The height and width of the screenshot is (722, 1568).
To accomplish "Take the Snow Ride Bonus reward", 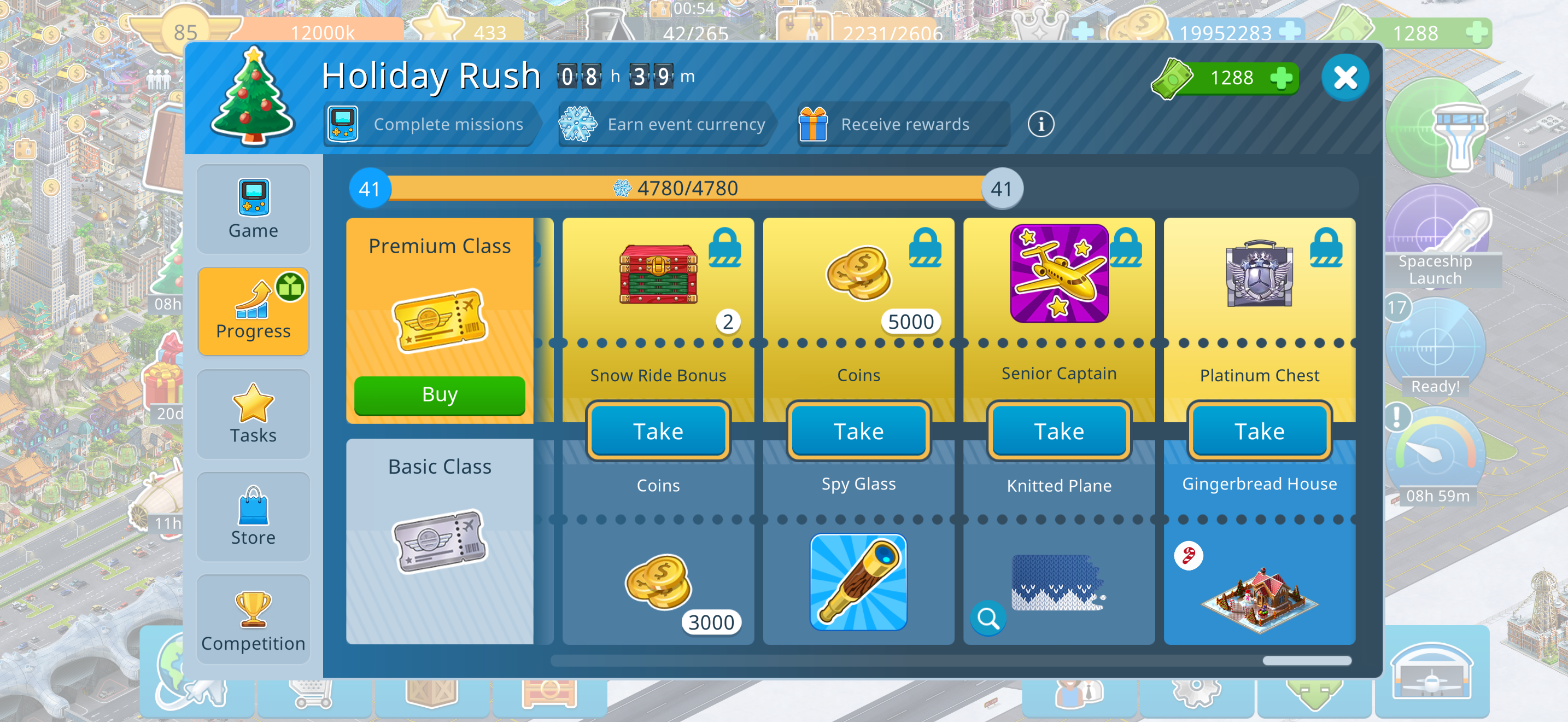I will (657, 432).
